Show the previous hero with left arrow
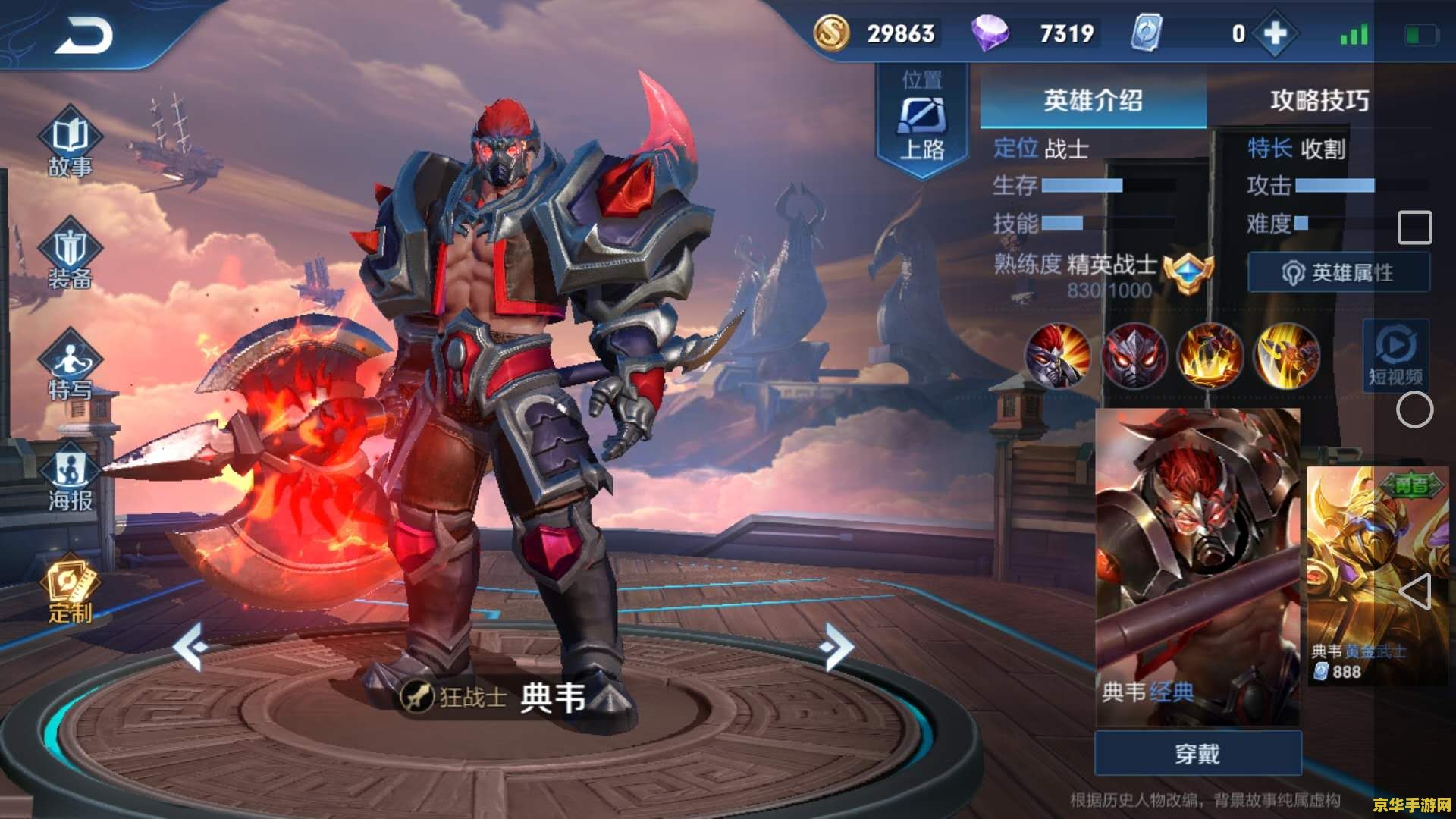 190,646
